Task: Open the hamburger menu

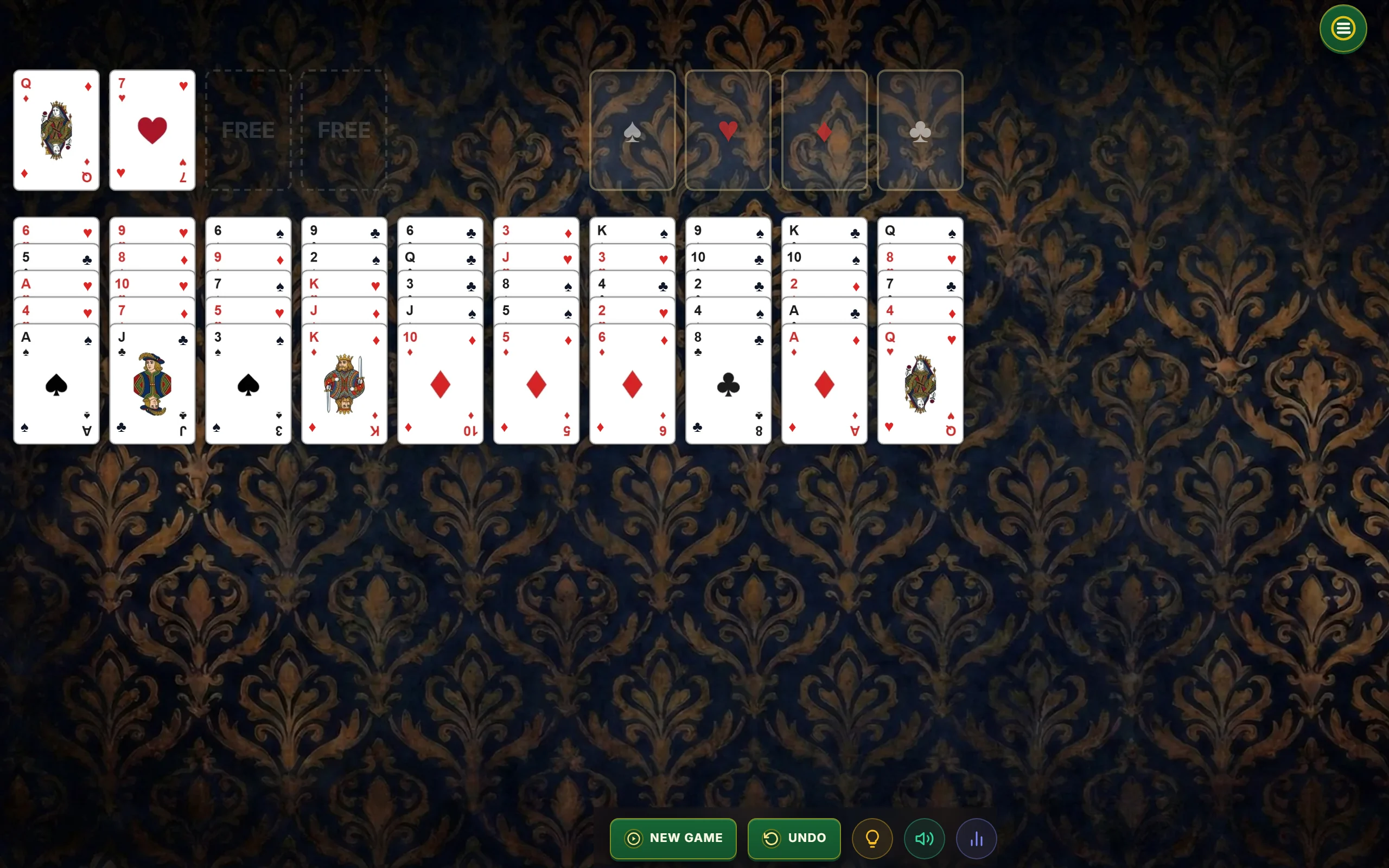Action: [x=1342, y=28]
